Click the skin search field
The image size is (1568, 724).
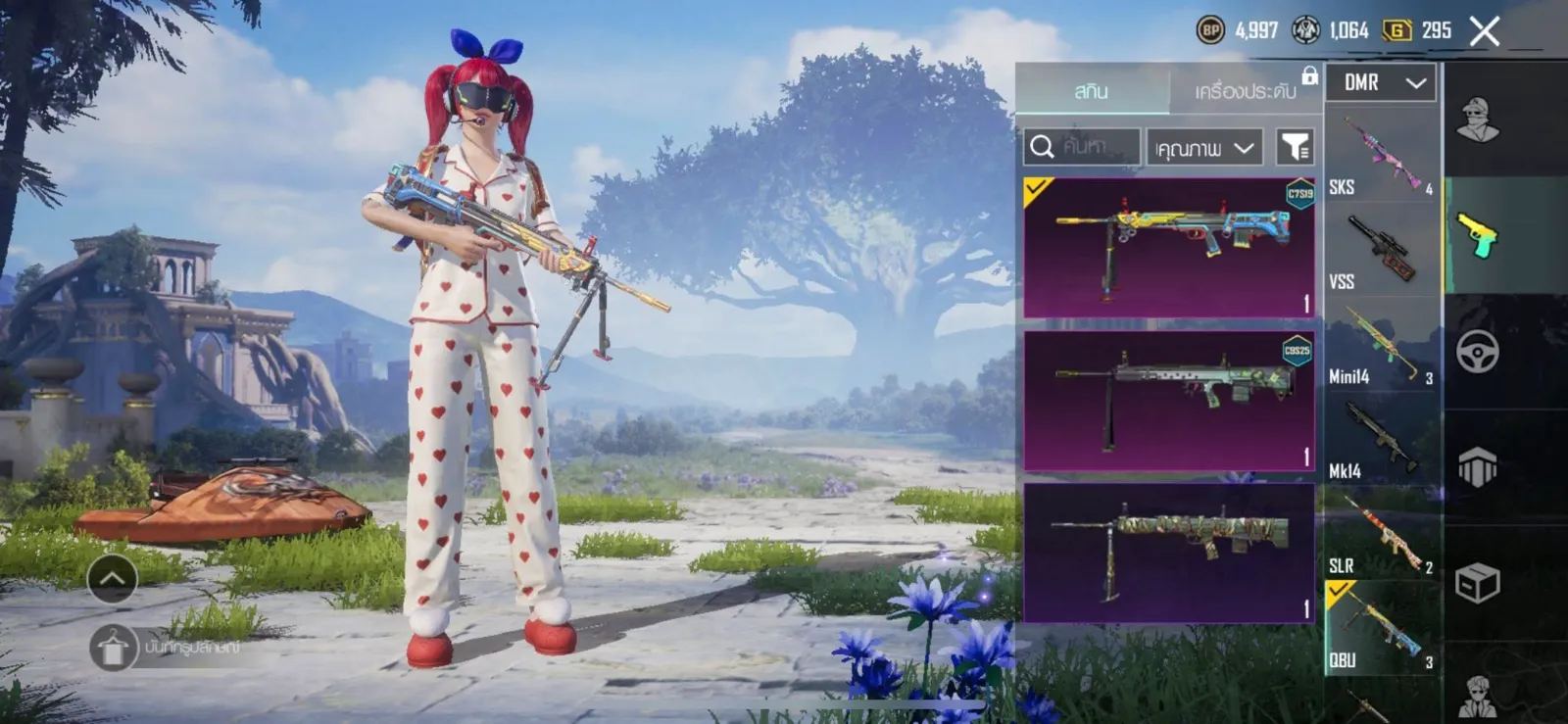pyautogui.click(x=1082, y=147)
